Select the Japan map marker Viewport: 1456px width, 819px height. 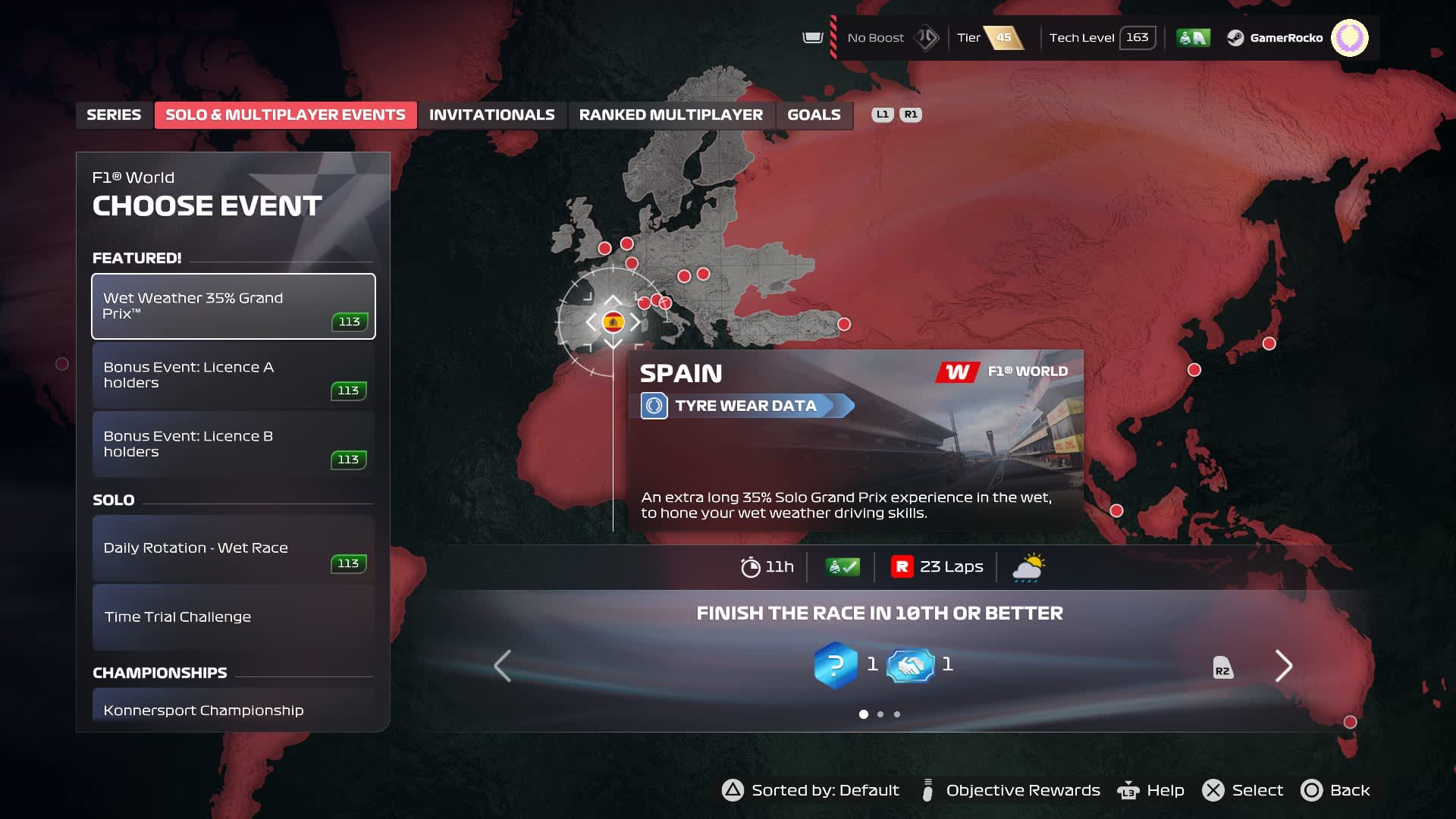coord(1269,344)
